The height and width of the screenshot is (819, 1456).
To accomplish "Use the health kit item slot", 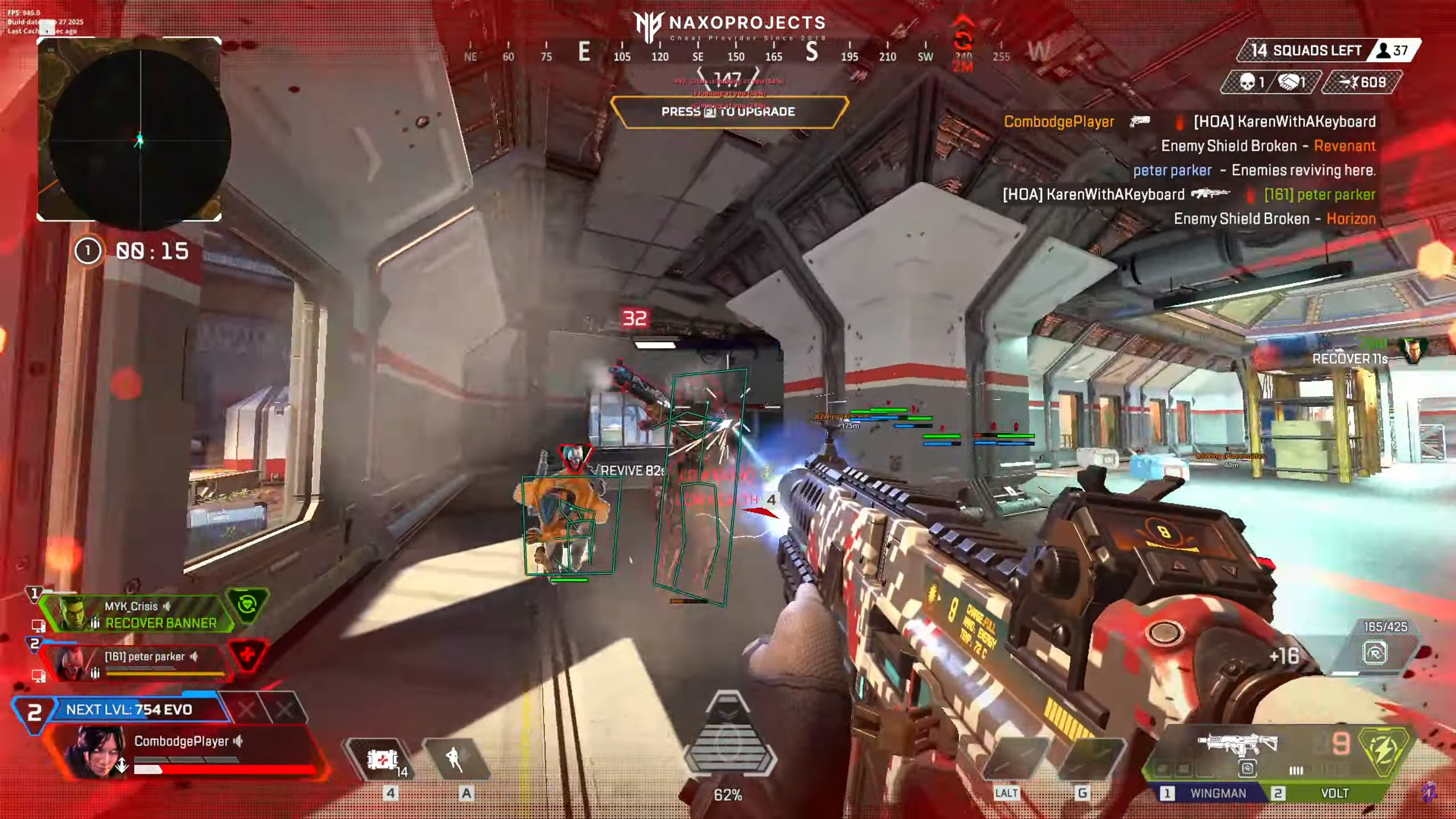I will click(383, 760).
